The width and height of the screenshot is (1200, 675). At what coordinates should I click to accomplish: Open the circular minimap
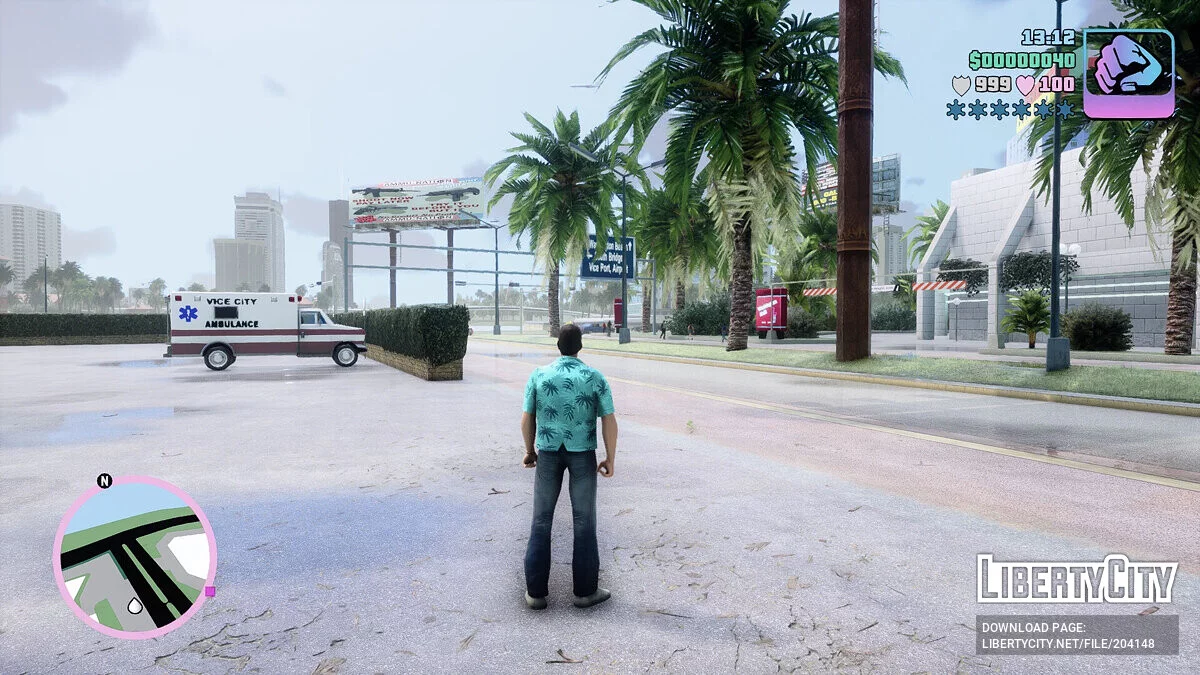(134, 557)
